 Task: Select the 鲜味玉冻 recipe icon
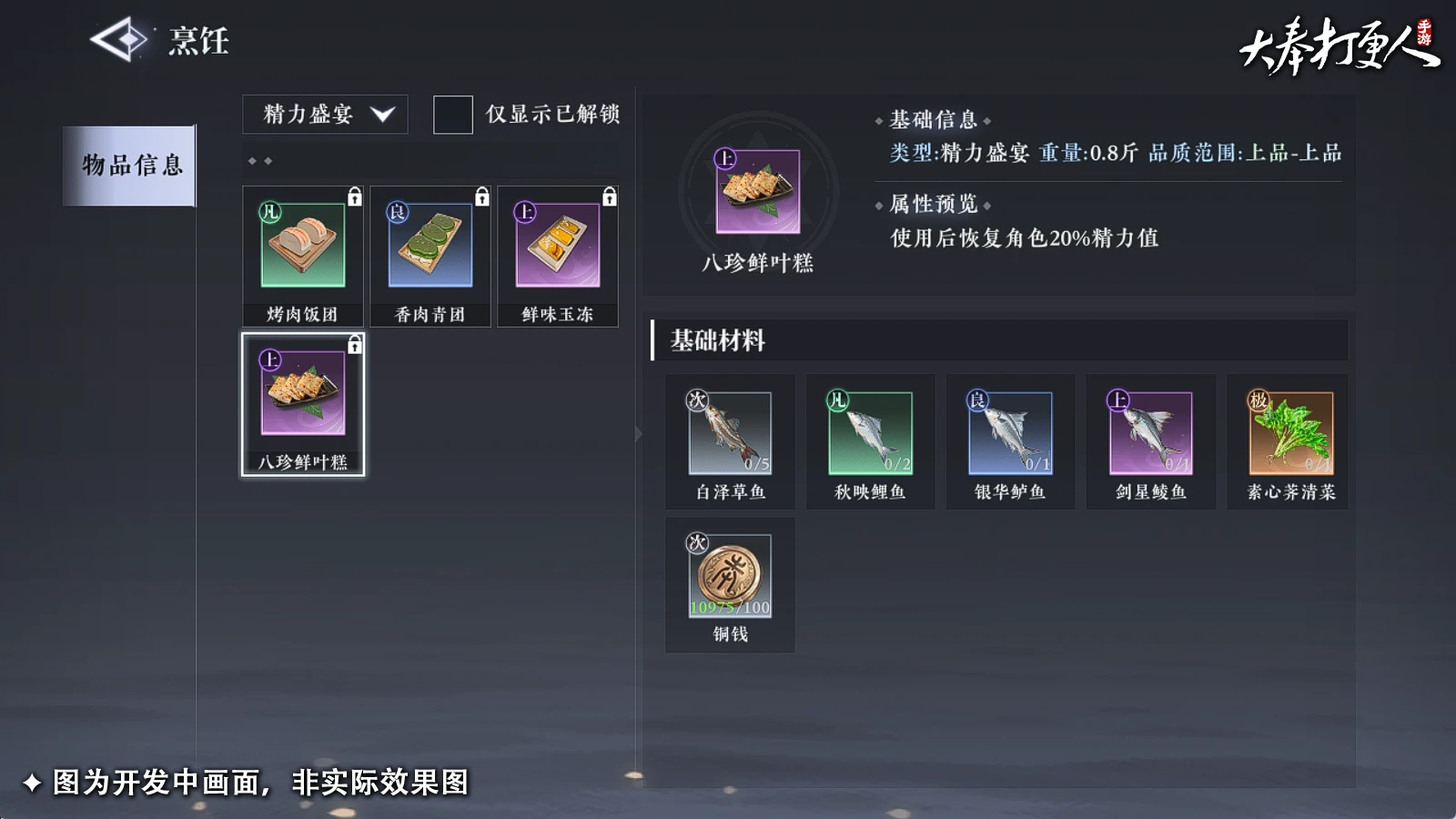tap(558, 244)
